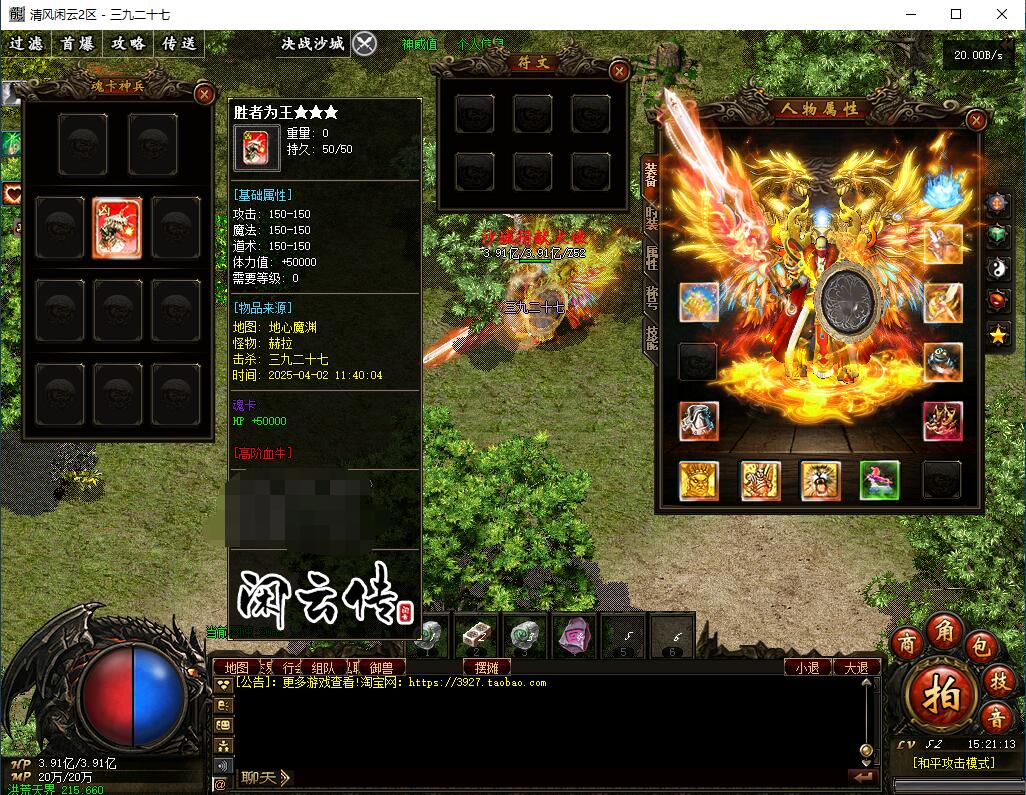The image size is (1026, 795).
Task: Open the 首爆 first-kill panel
Action: pyautogui.click(x=77, y=43)
